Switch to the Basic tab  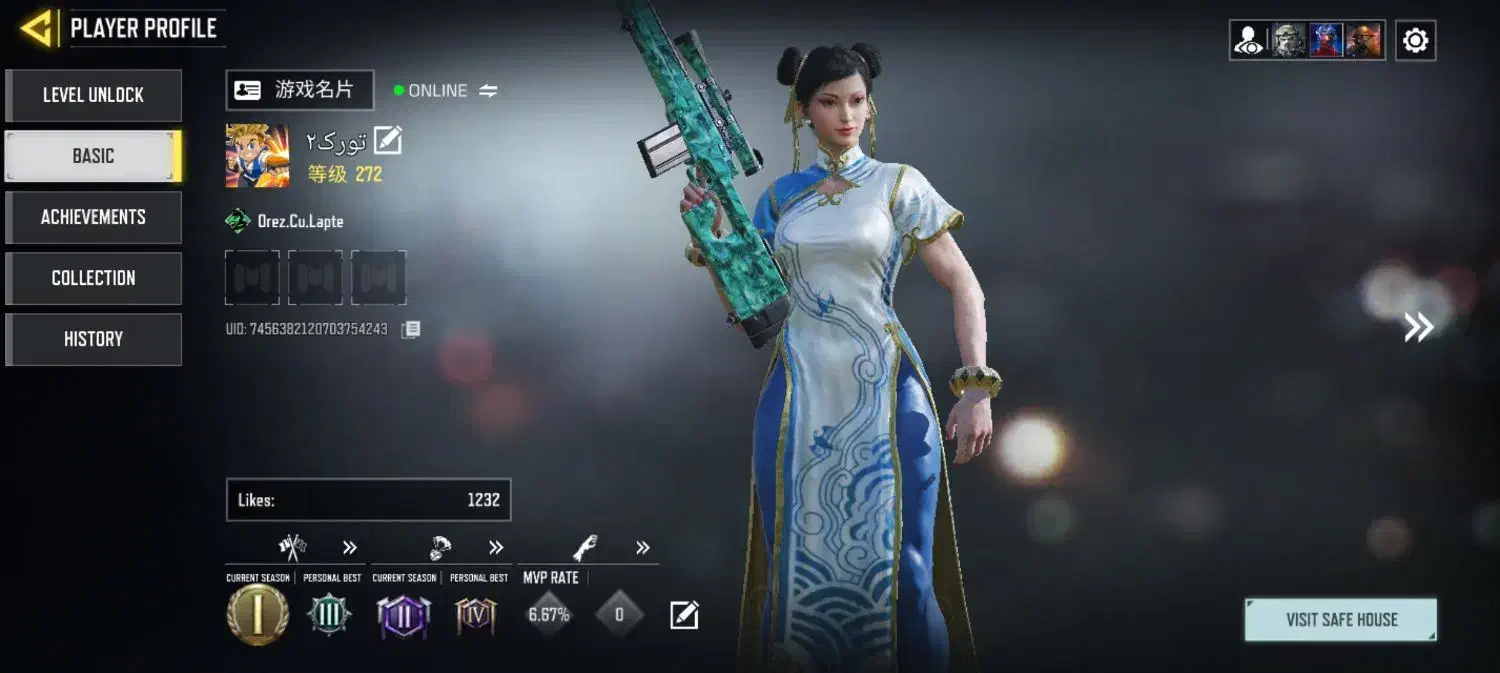pyautogui.click(x=93, y=156)
